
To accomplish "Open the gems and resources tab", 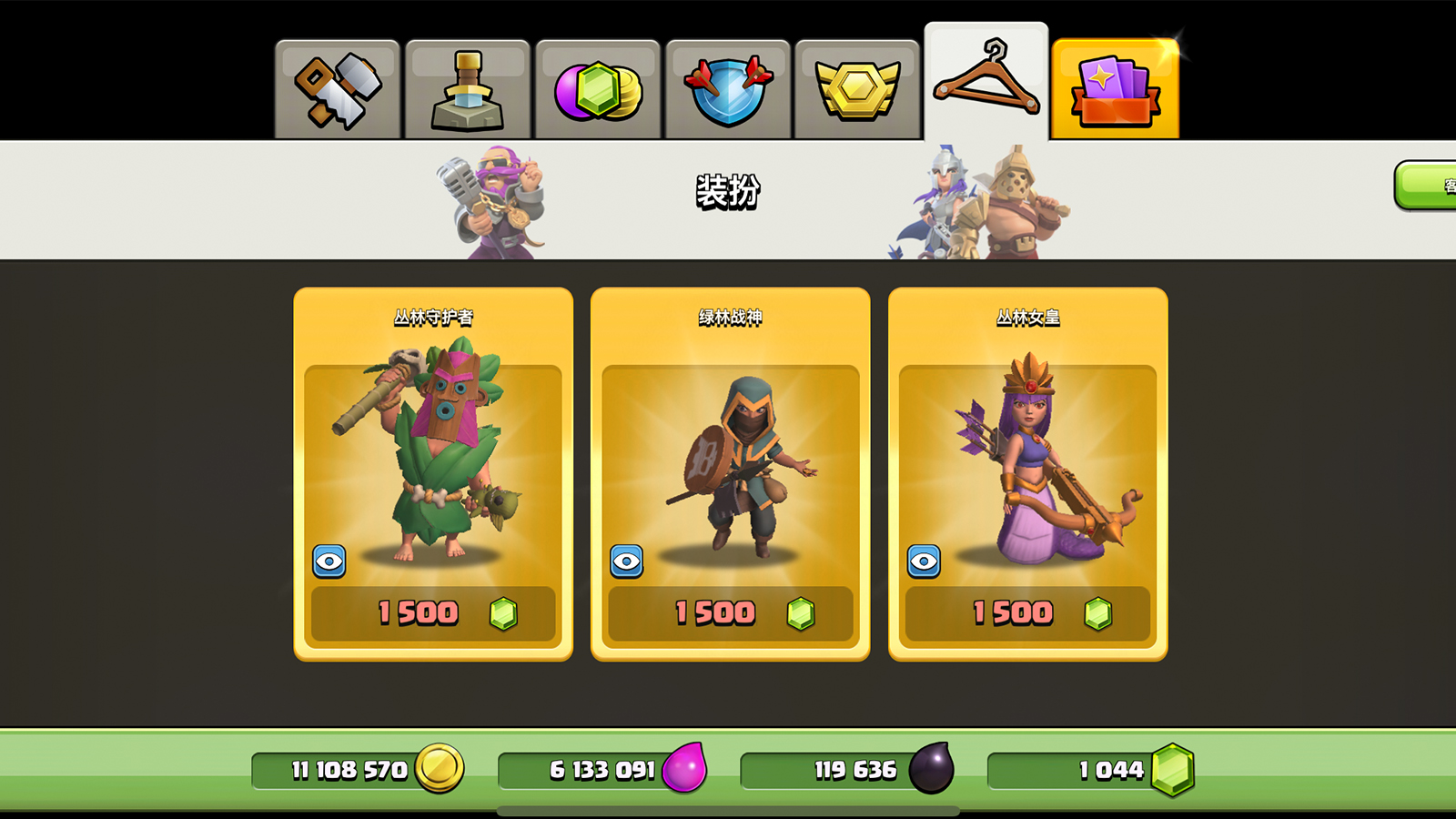I will (598, 89).
